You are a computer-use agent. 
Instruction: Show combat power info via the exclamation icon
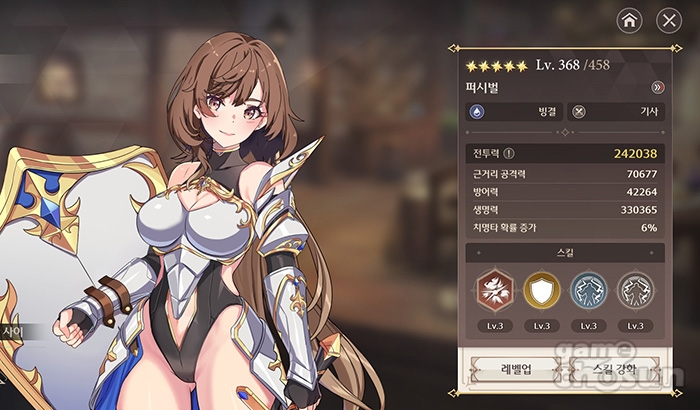[509, 154]
